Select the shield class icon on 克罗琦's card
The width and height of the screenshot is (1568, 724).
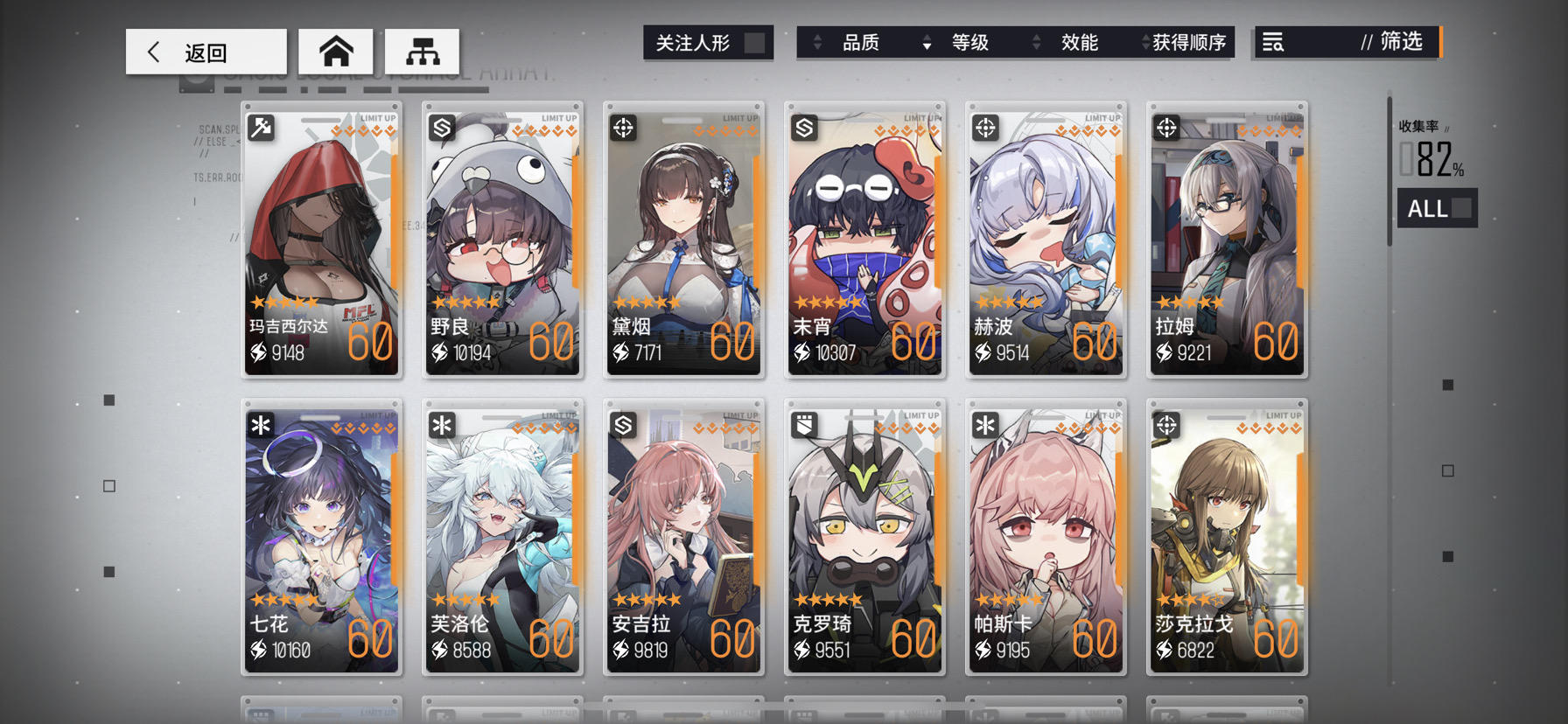(802, 426)
